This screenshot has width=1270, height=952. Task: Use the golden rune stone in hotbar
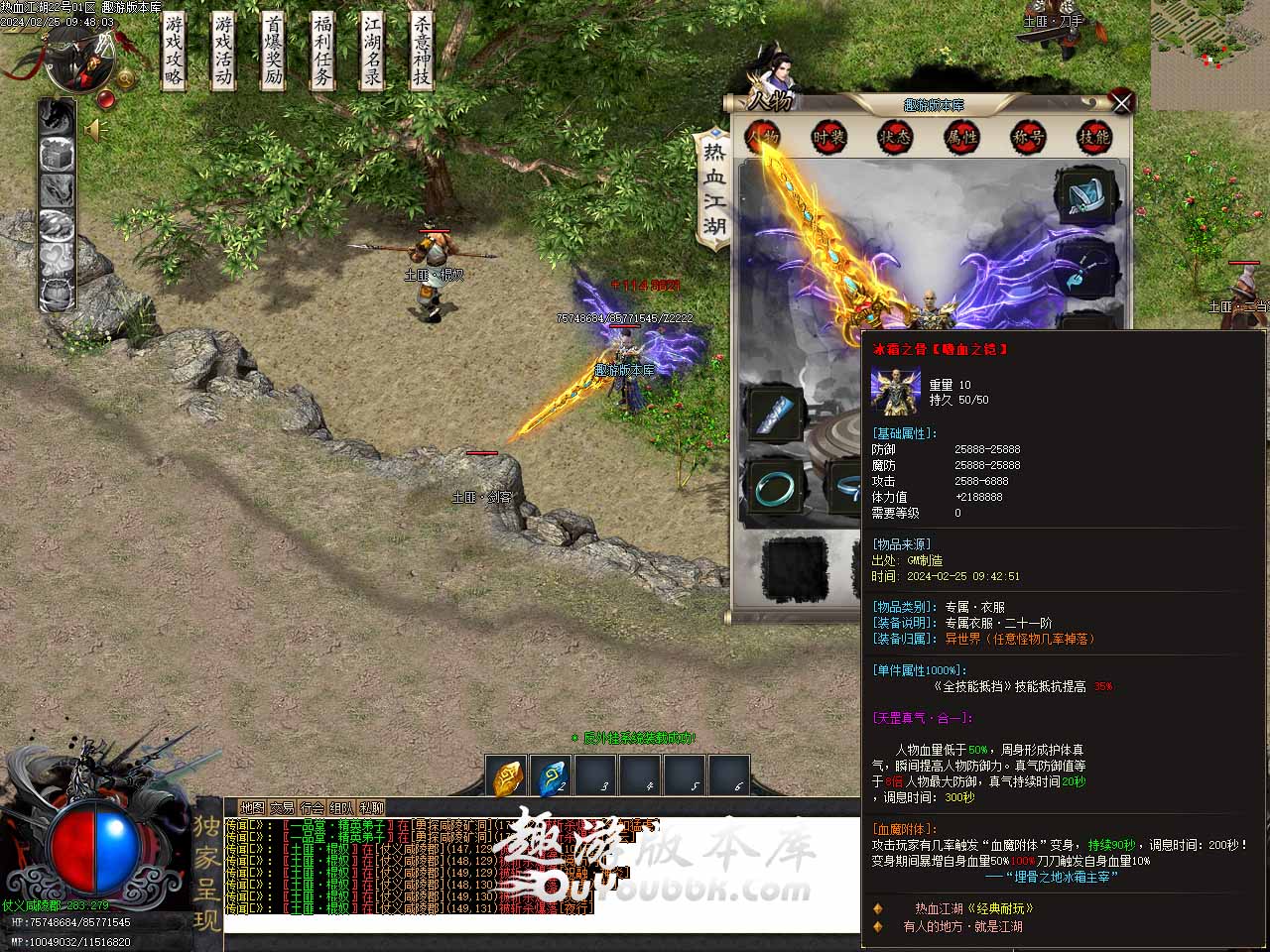tap(507, 777)
